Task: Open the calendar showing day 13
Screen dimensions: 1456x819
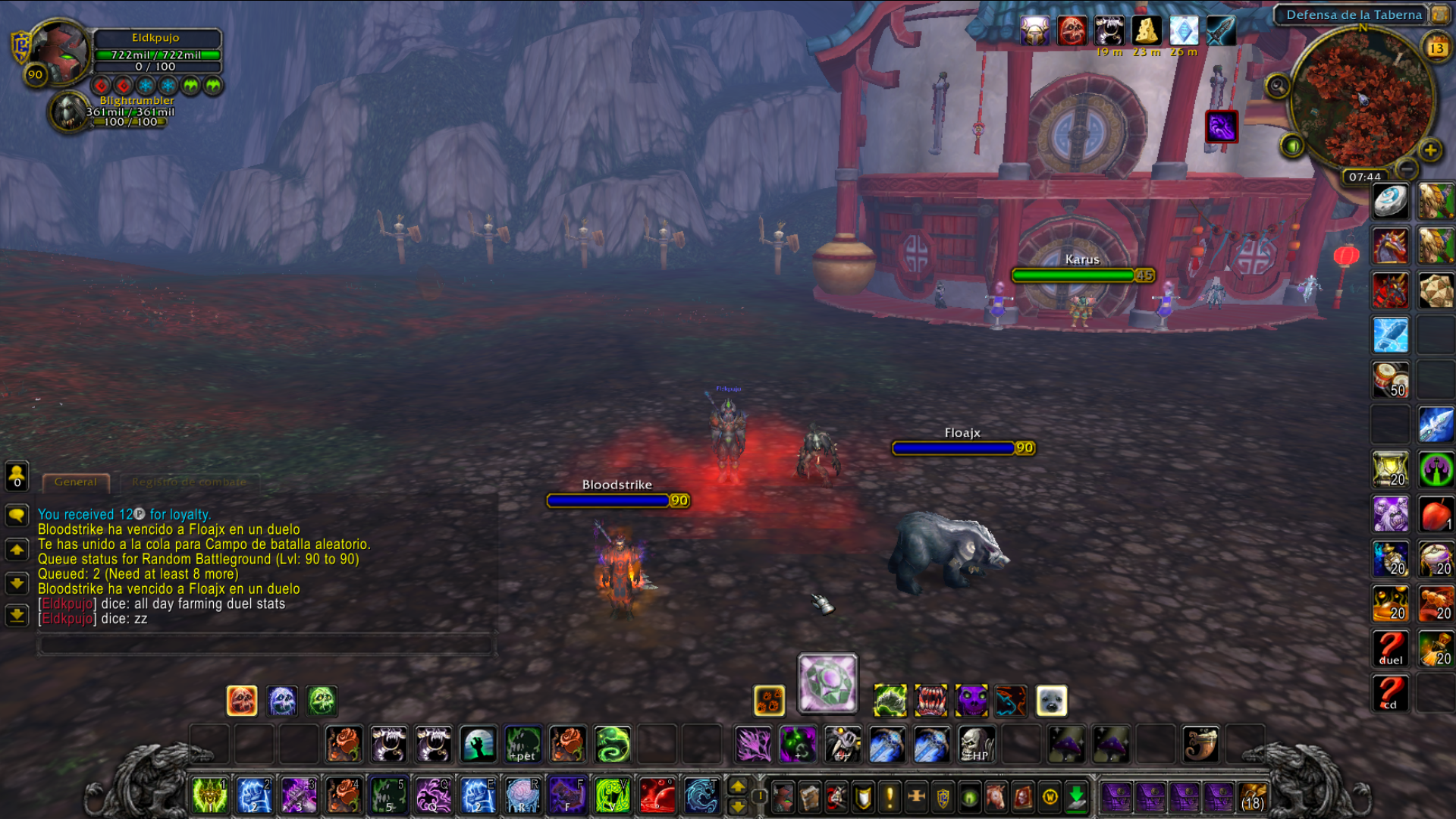Action: 1436,49
